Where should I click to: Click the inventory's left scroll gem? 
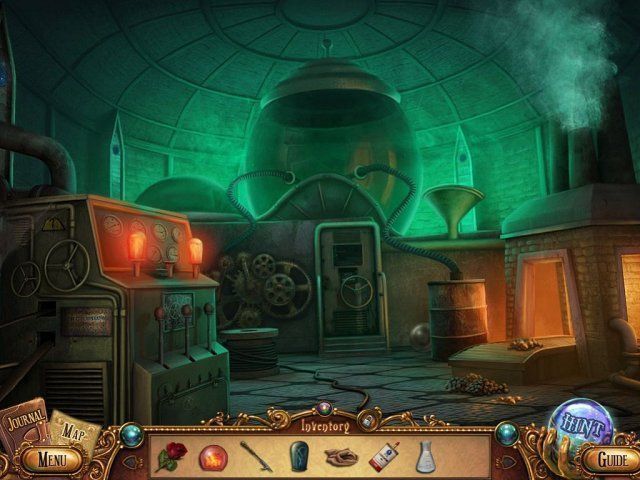tap(133, 432)
